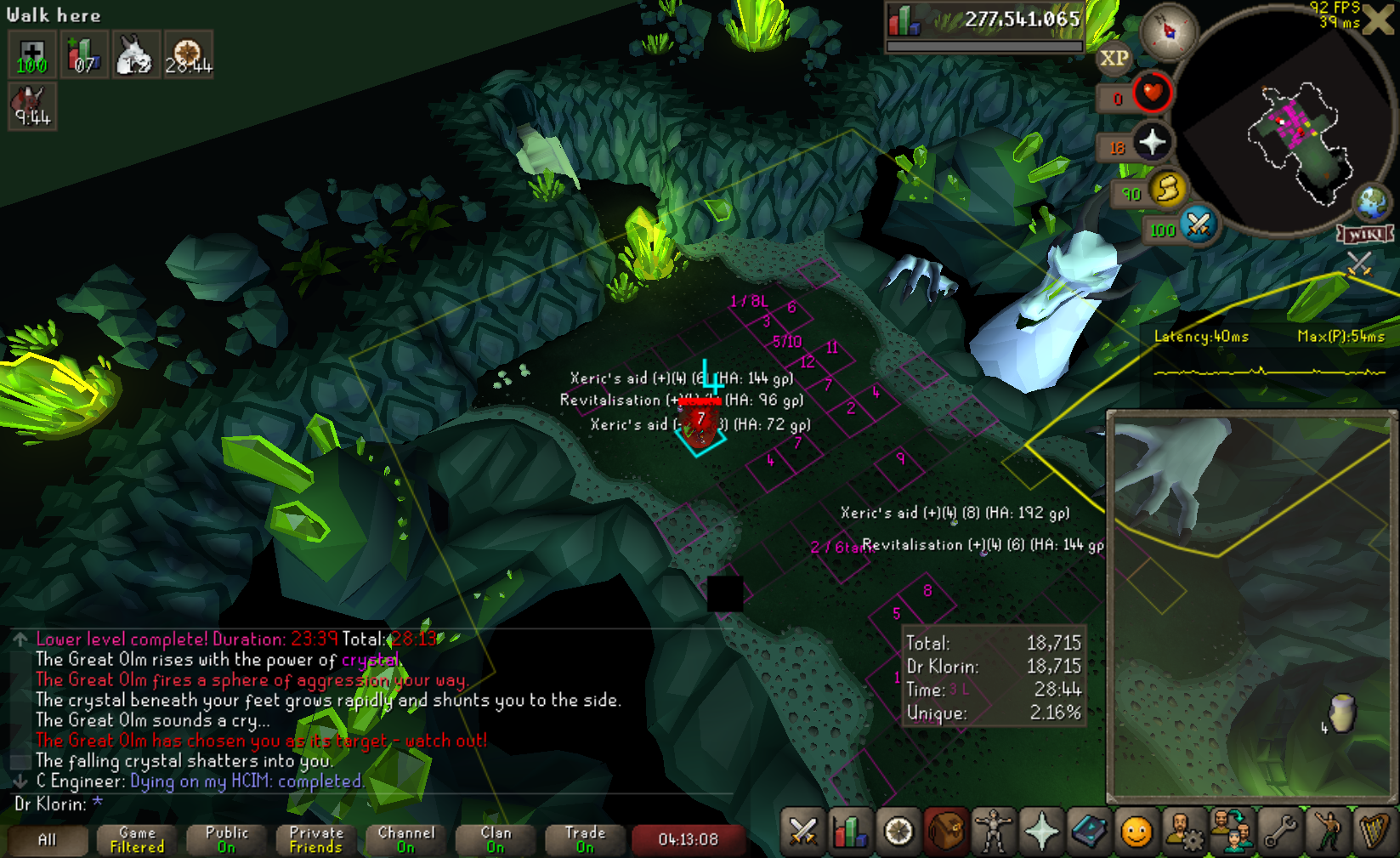Open the Prayer star tab
Image resolution: width=1400 pixels, height=858 pixels.
1041,831
